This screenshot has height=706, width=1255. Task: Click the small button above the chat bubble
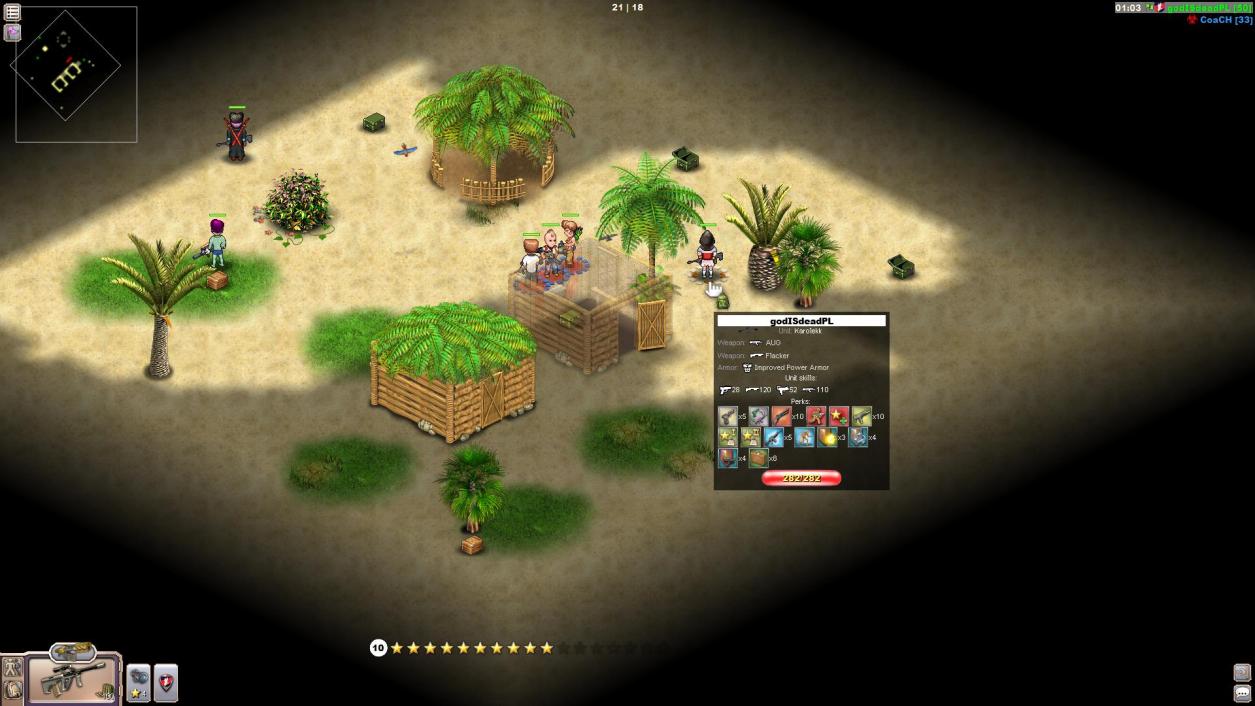coord(1242,673)
